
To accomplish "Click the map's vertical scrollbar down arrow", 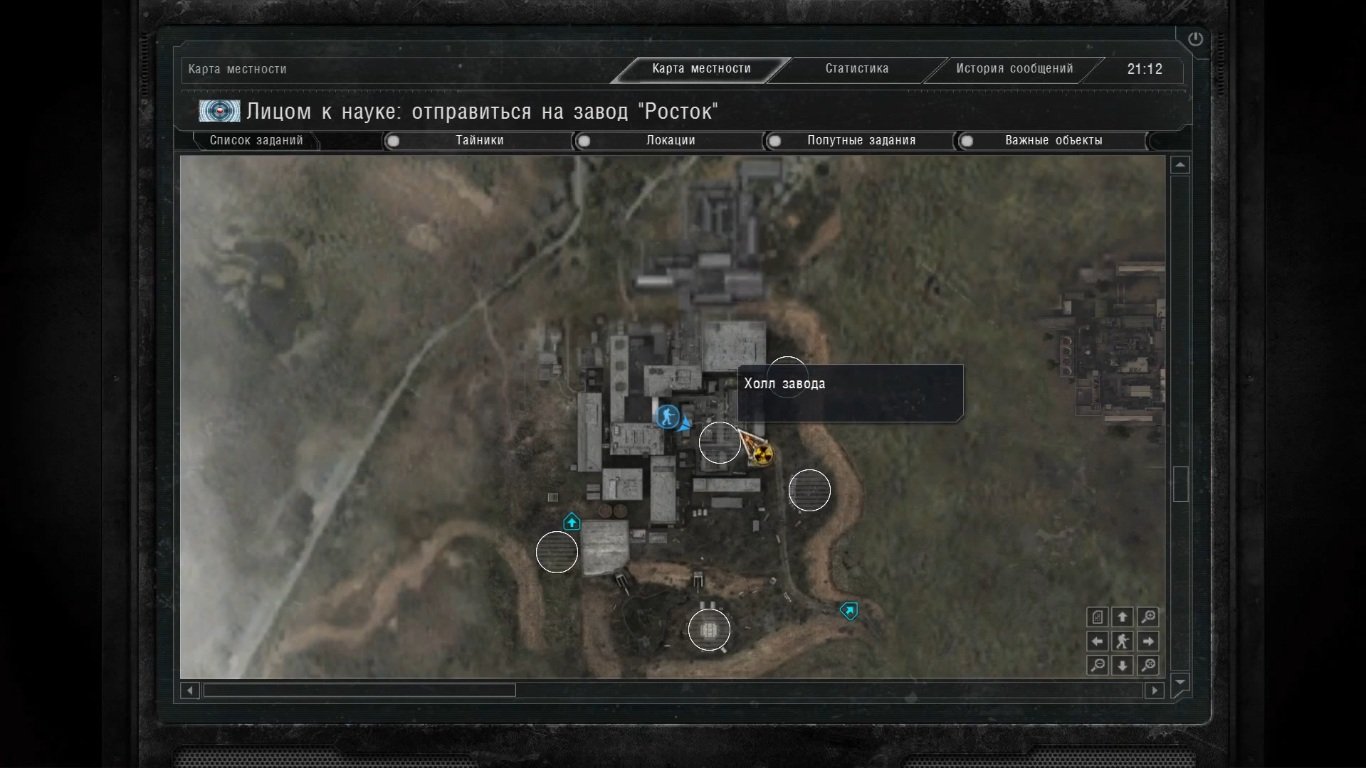I will click(1180, 682).
